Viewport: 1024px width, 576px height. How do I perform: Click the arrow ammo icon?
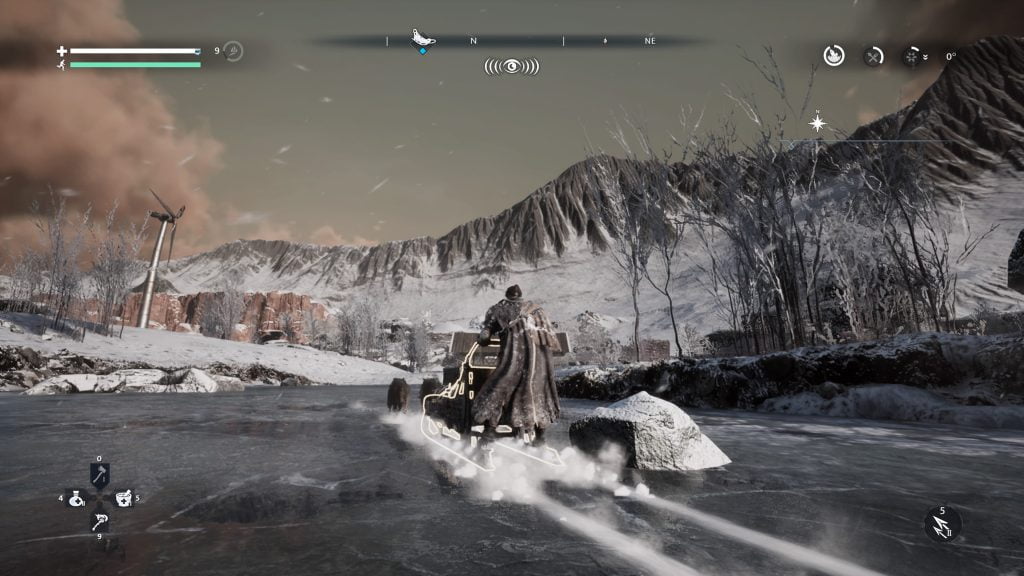(x=942, y=524)
